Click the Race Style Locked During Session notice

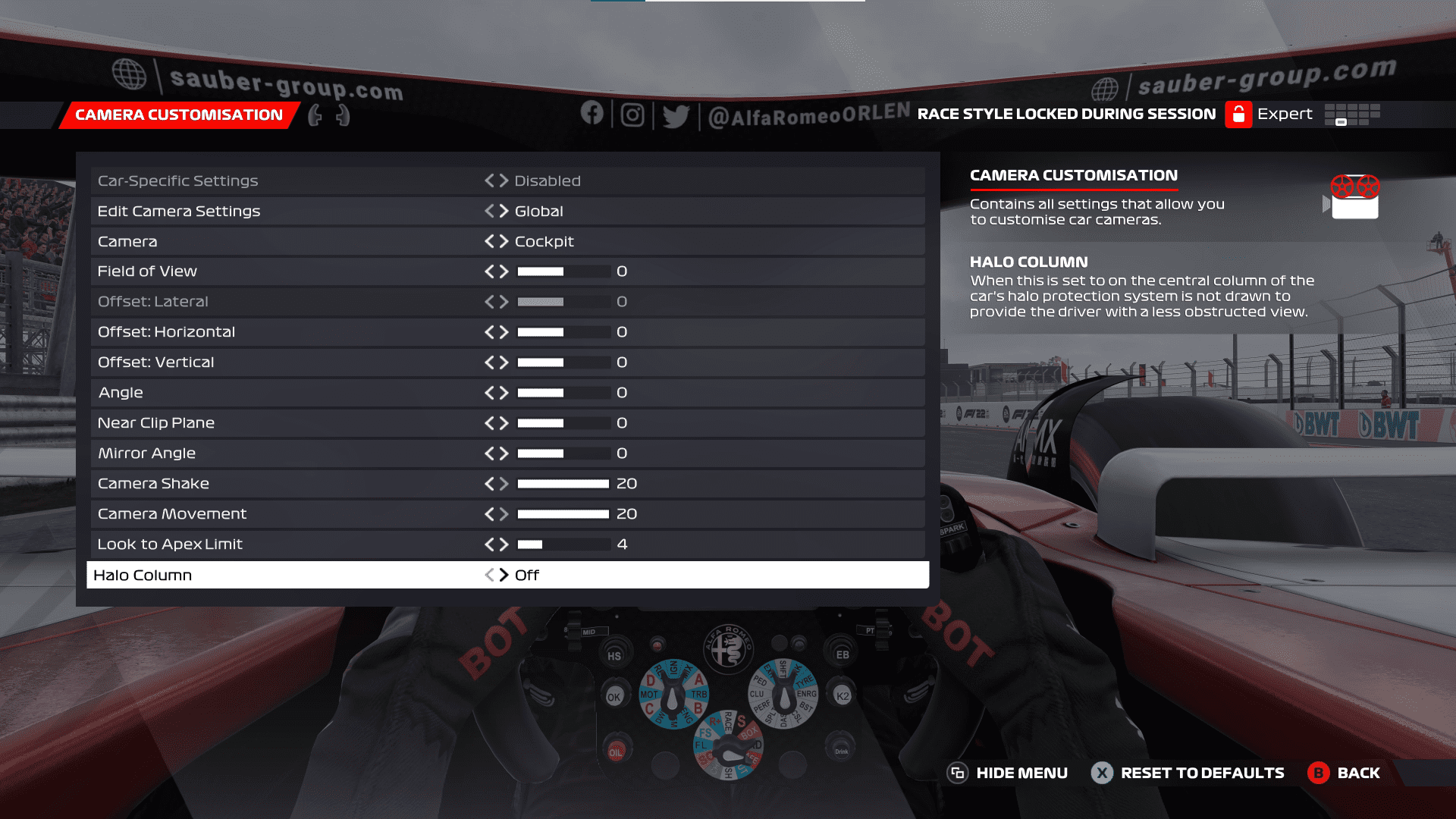(x=1065, y=114)
